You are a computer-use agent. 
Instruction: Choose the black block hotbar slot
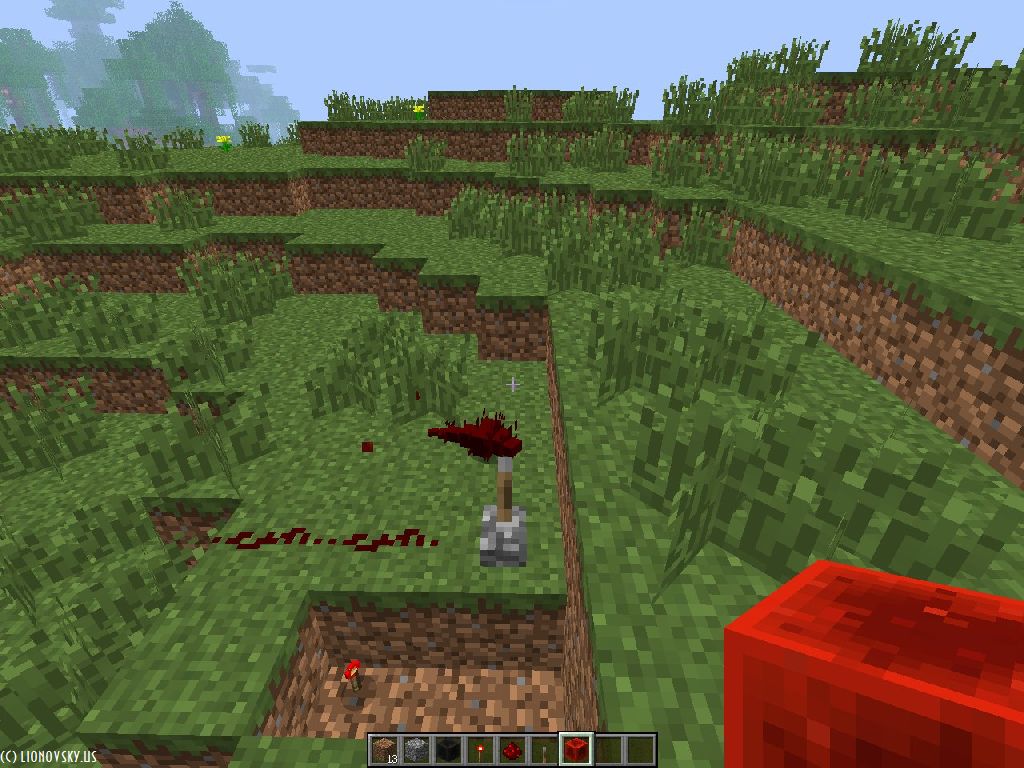(447, 750)
